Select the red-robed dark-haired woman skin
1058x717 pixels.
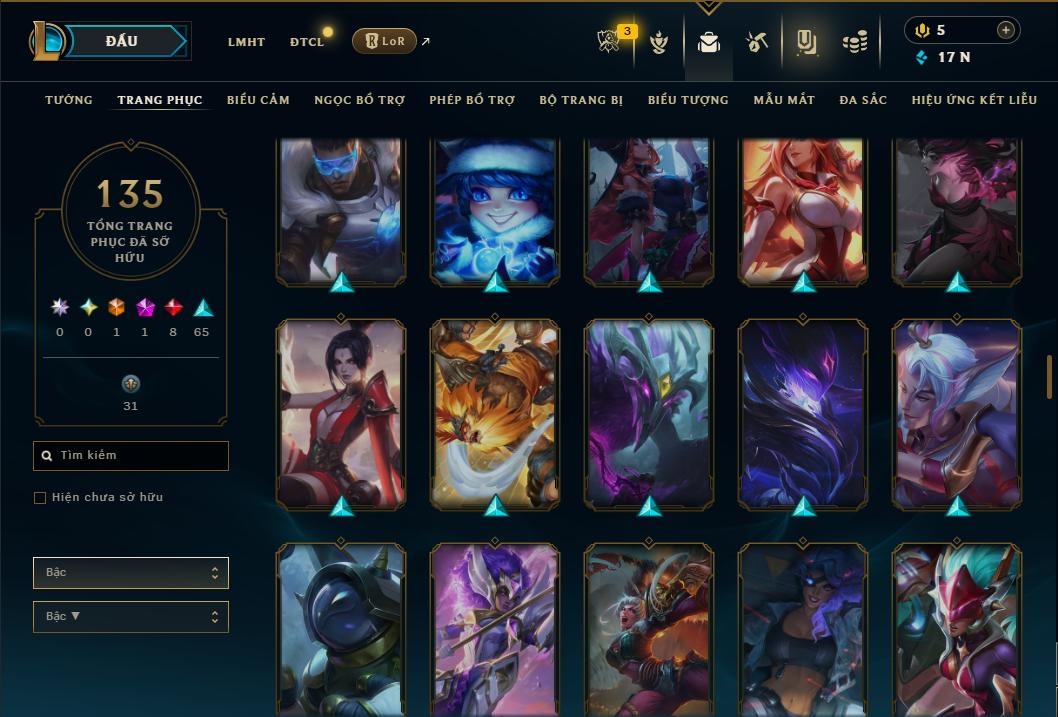[x=341, y=413]
